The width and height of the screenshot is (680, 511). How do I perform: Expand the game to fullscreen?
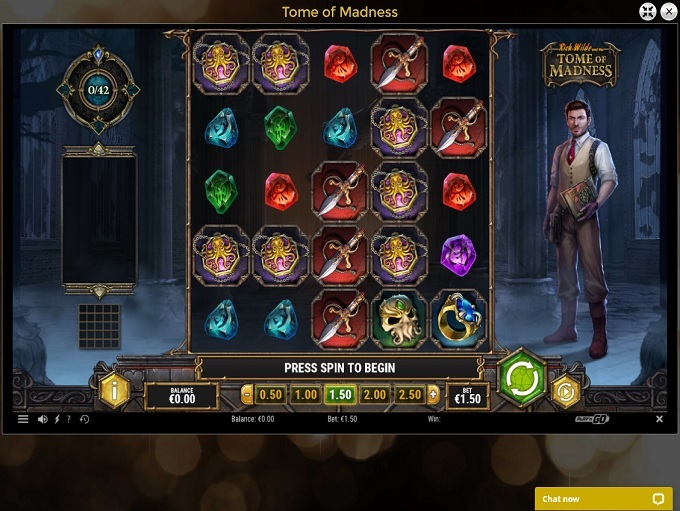pyautogui.click(x=647, y=12)
